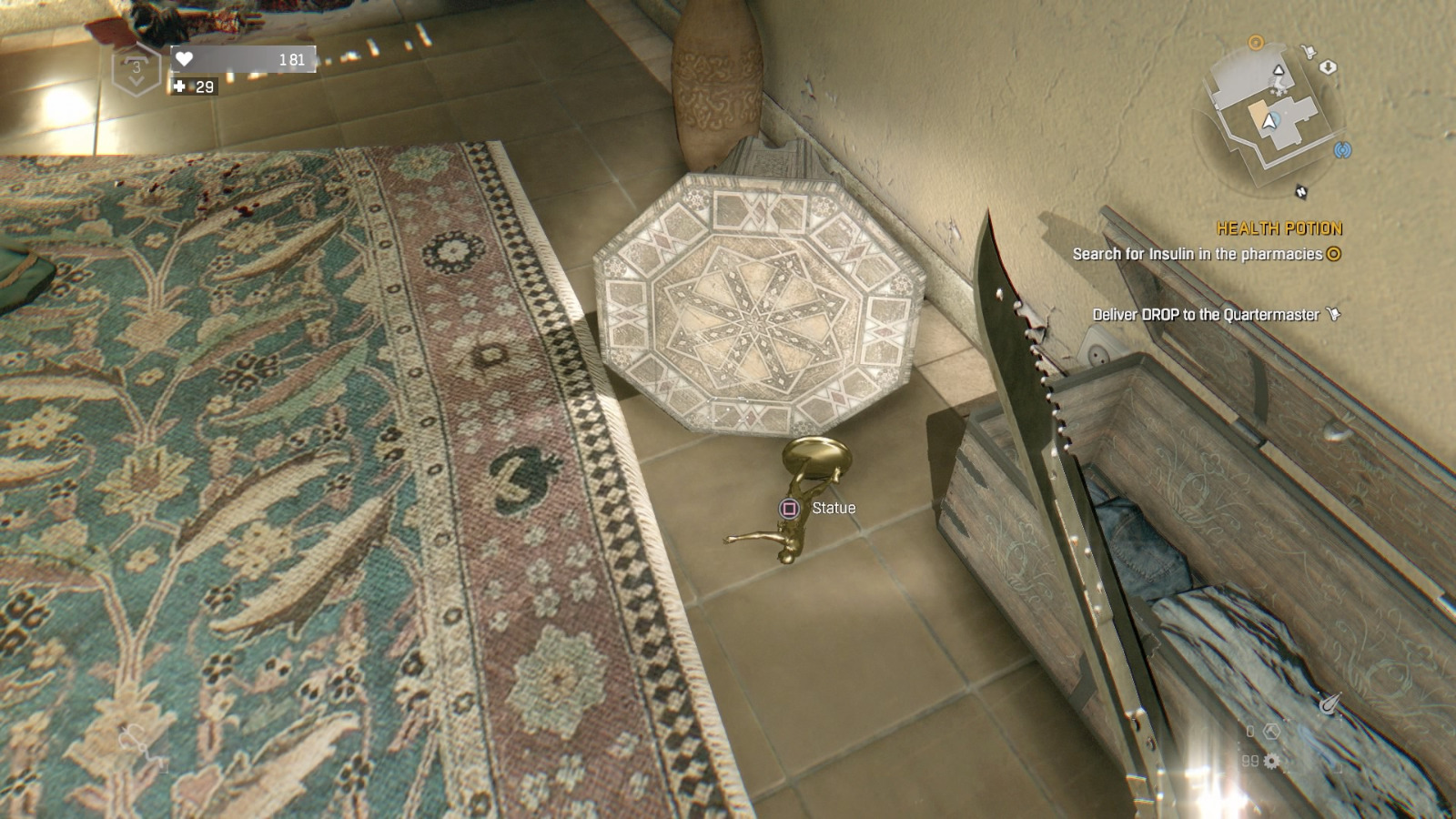Screen dimensions: 1456x819
Task: Click the Deliver DROP to the Quartermaster text
Action: [1206, 312]
